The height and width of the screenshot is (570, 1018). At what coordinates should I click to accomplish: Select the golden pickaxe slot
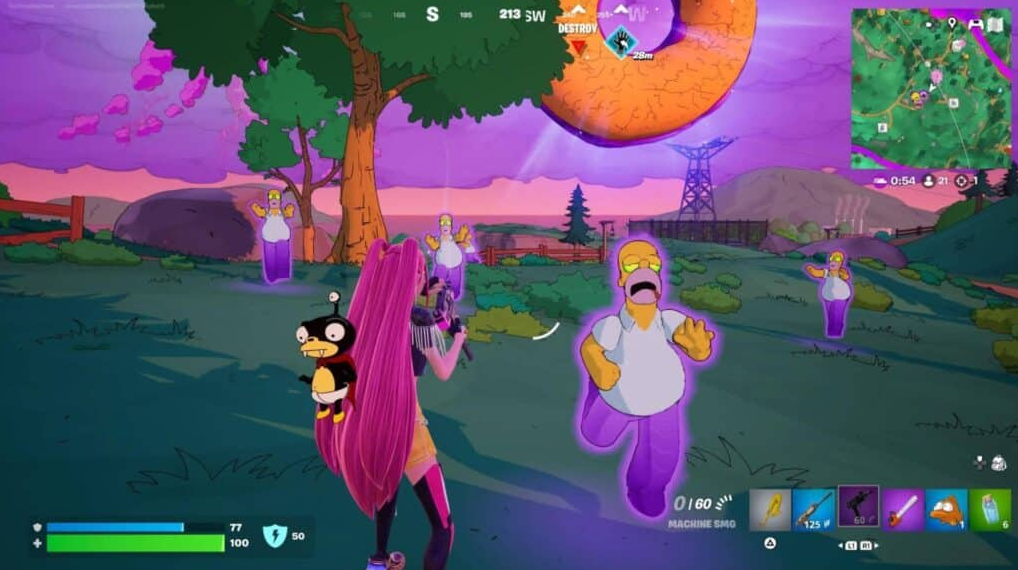pyautogui.click(x=770, y=510)
